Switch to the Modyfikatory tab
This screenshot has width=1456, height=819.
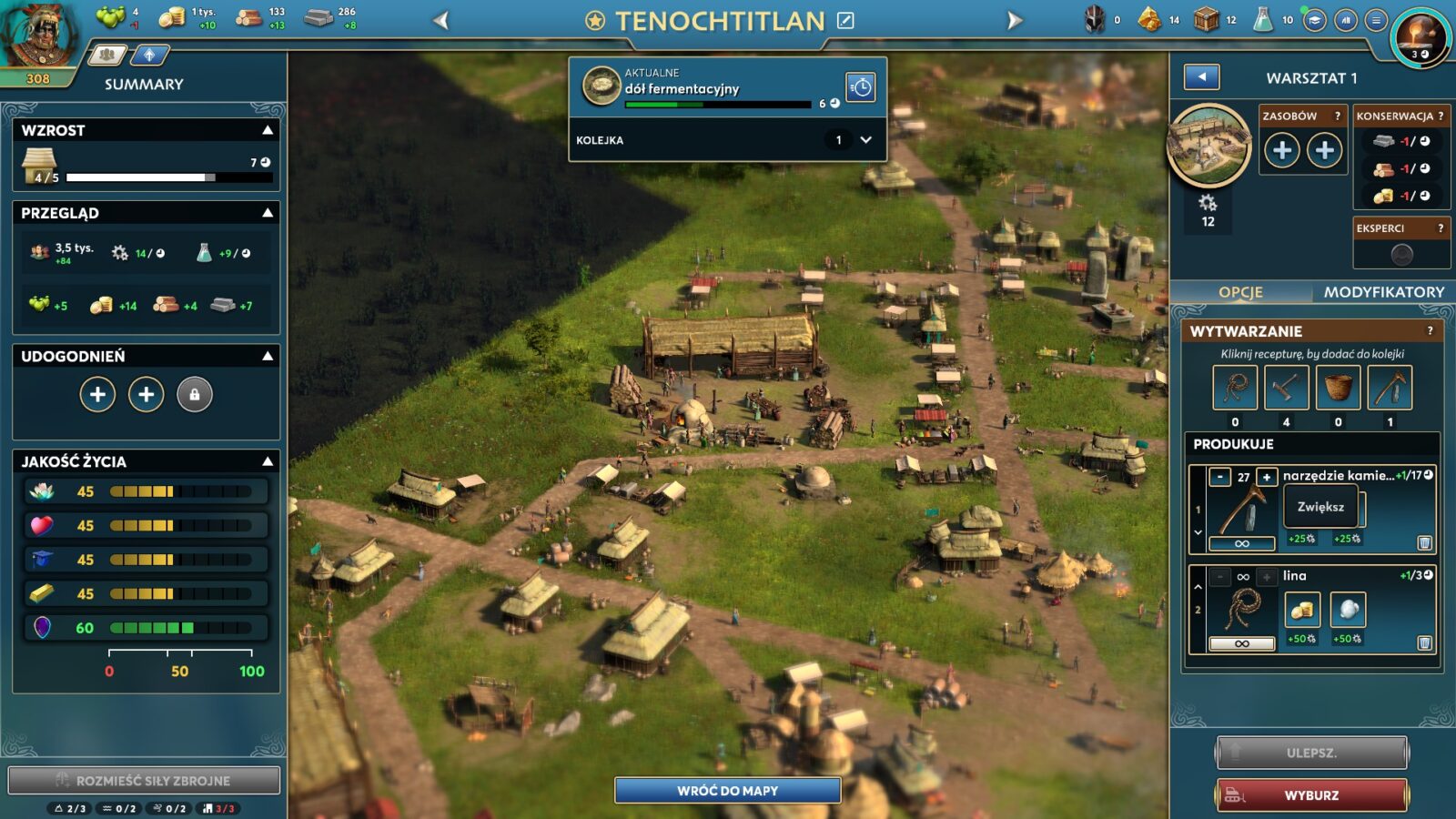(1383, 292)
